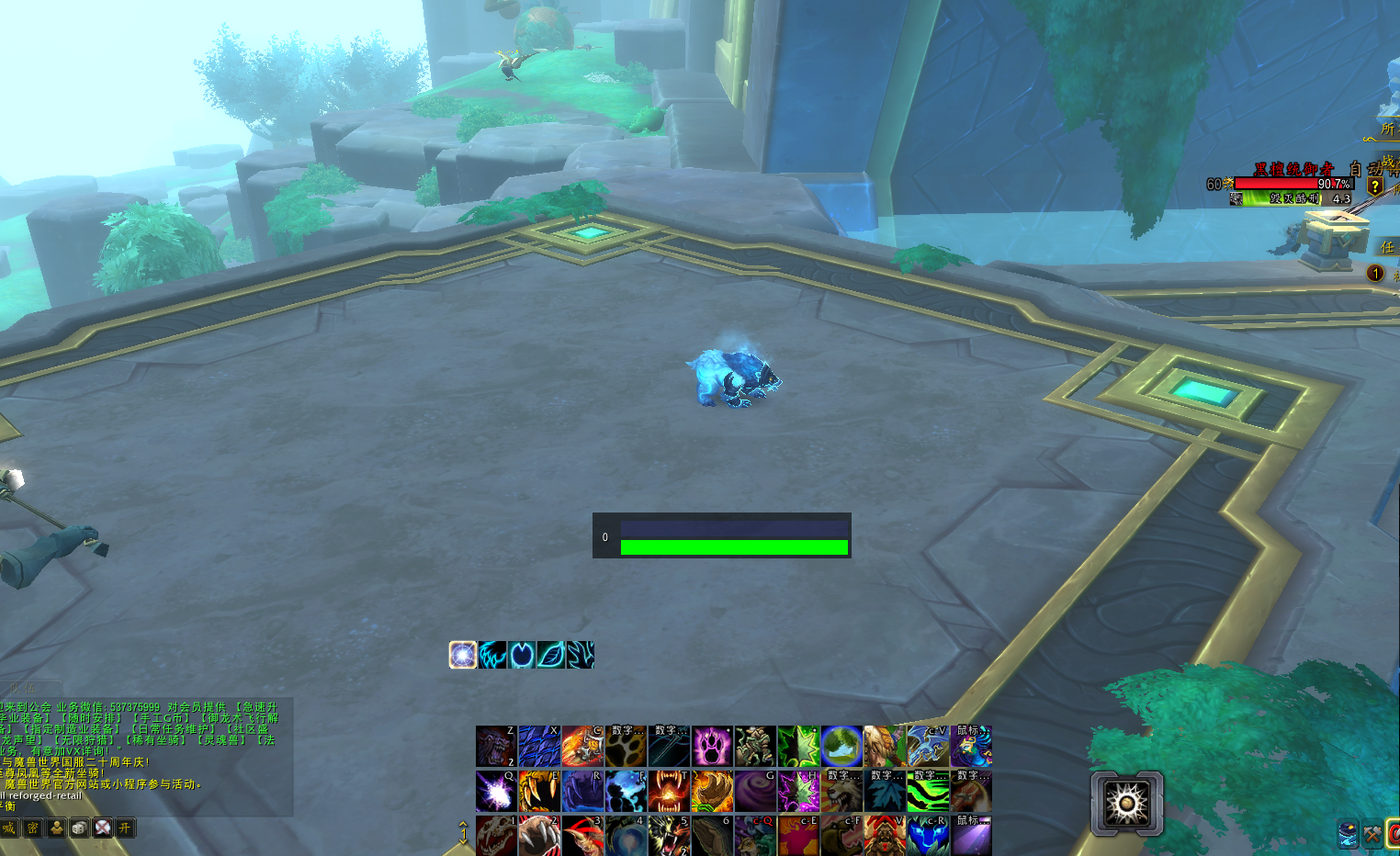Use the red-masked bear ability bound to V

click(x=885, y=835)
